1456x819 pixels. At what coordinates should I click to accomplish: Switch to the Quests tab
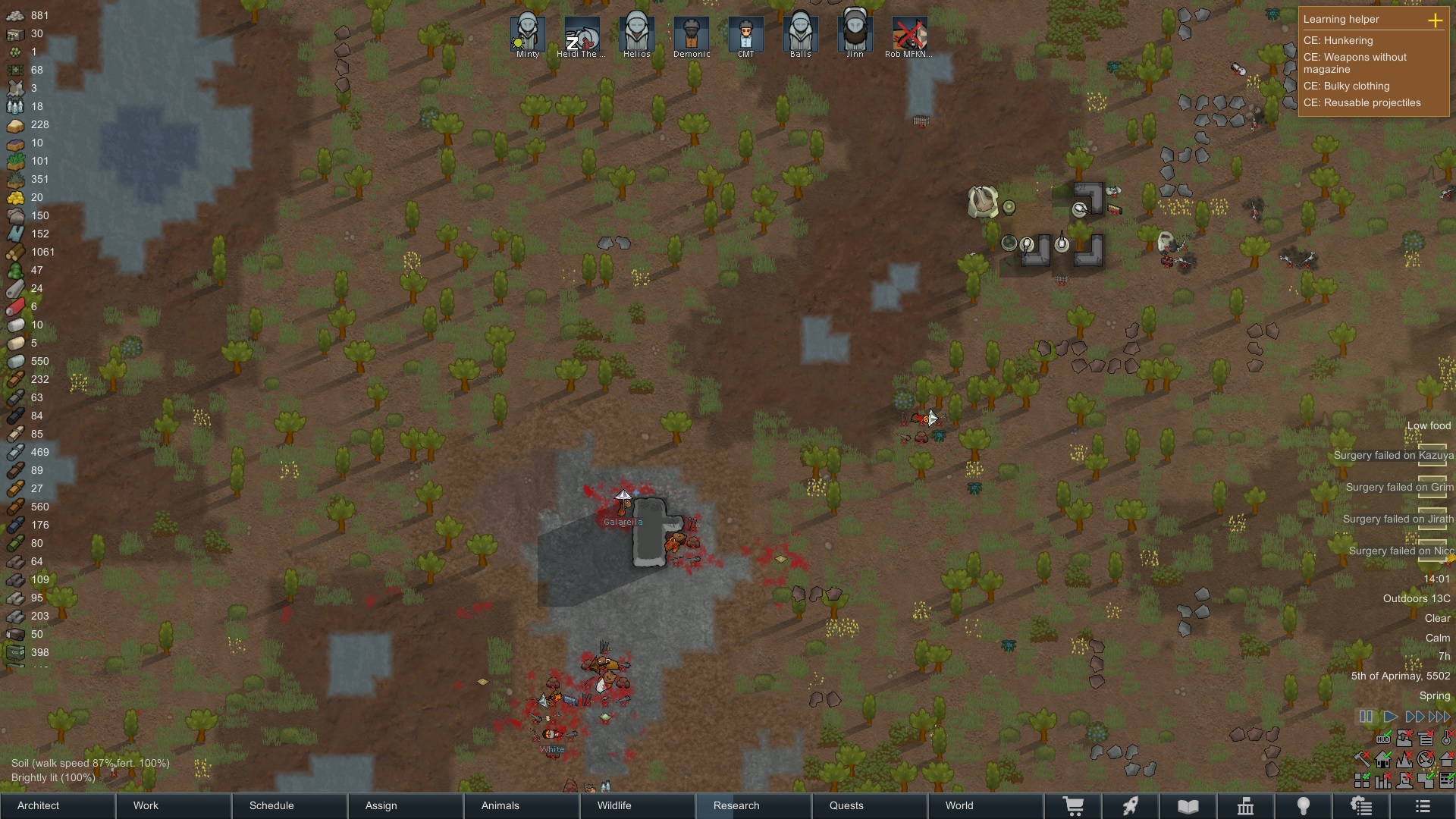[846, 805]
